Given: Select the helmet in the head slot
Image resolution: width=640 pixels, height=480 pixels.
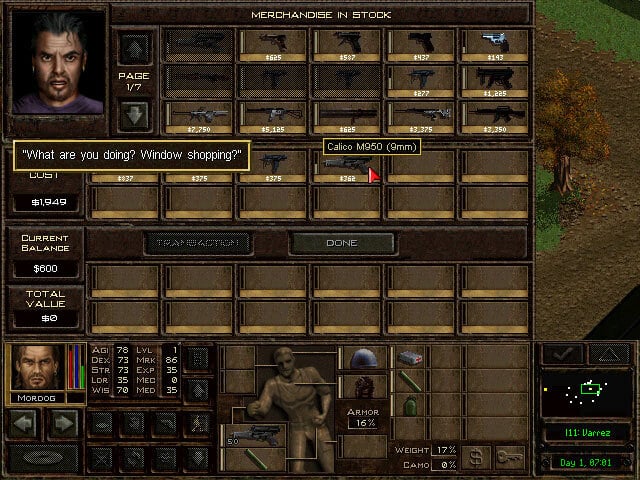Looking at the screenshot, I should pos(362,358).
